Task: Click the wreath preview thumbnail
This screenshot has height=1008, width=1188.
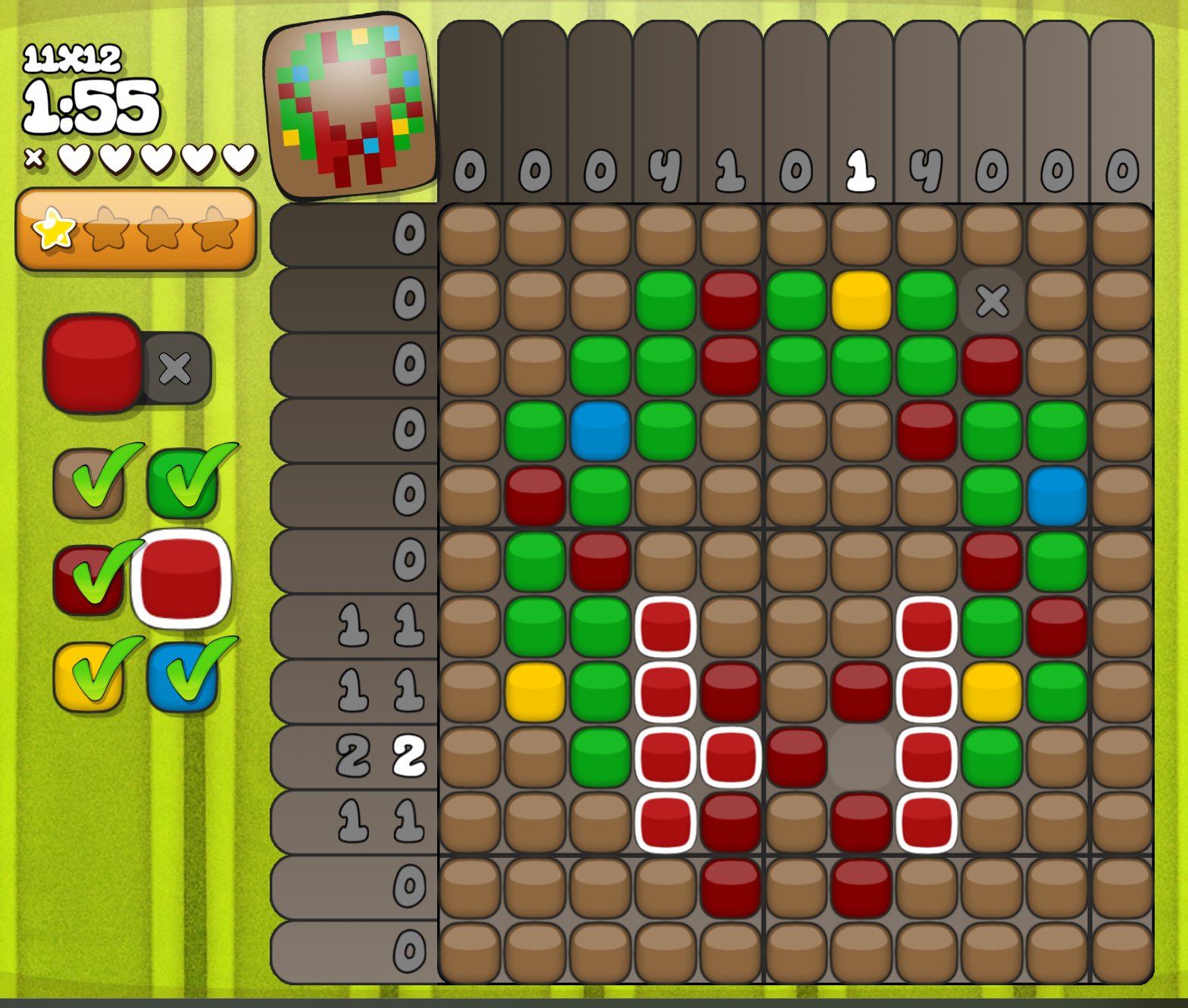Action: (x=352, y=107)
